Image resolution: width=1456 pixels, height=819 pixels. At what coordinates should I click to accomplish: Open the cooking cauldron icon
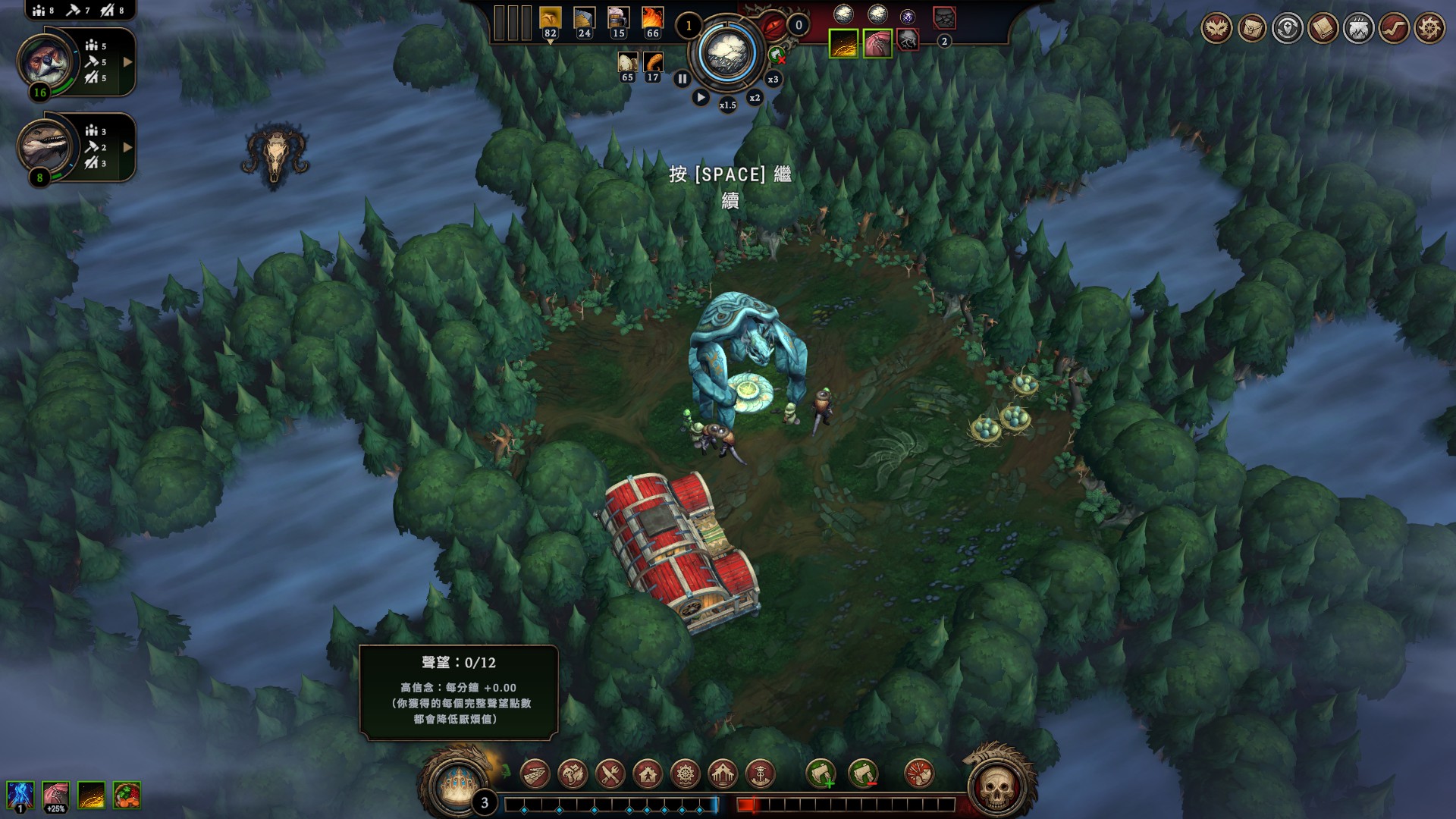click(1358, 29)
